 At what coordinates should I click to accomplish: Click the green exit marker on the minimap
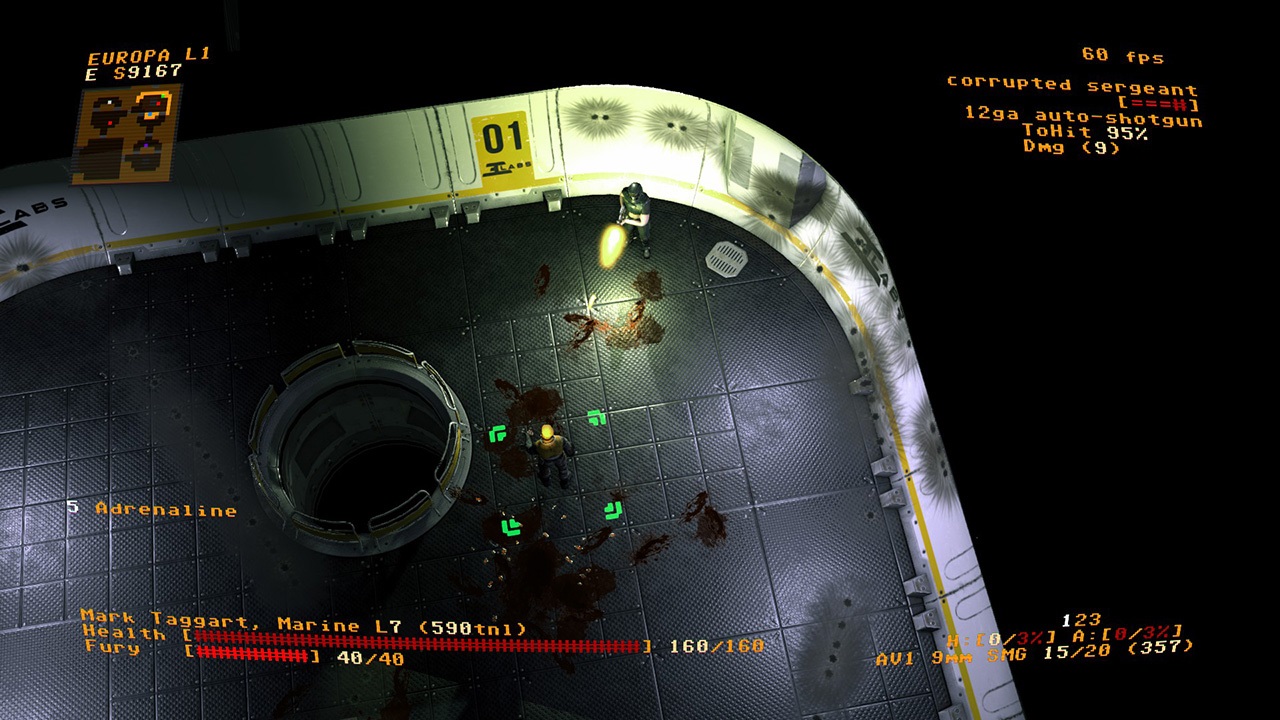(x=163, y=96)
